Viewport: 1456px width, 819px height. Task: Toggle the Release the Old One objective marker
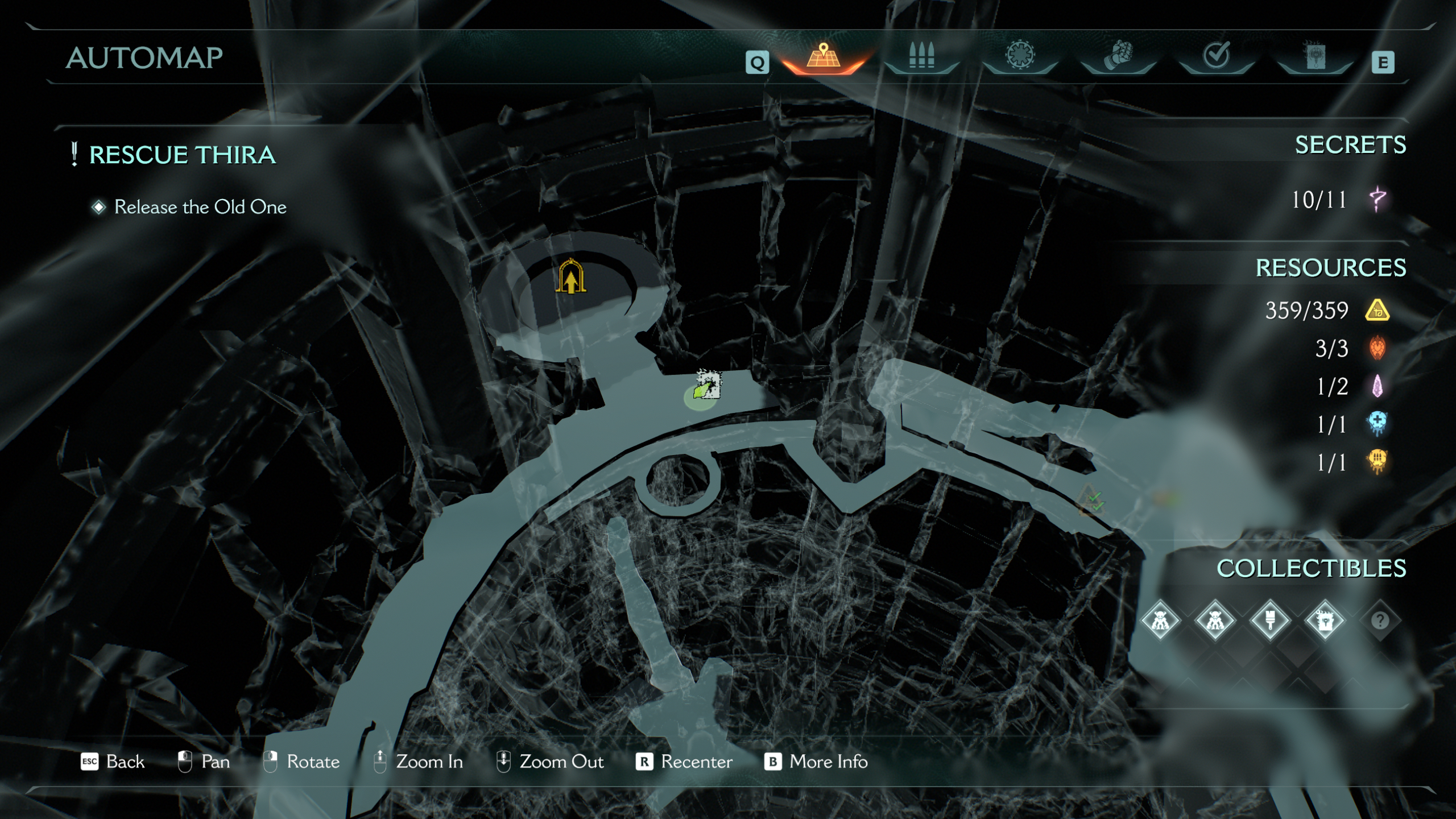pyautogui.click(x=98, y=207)
